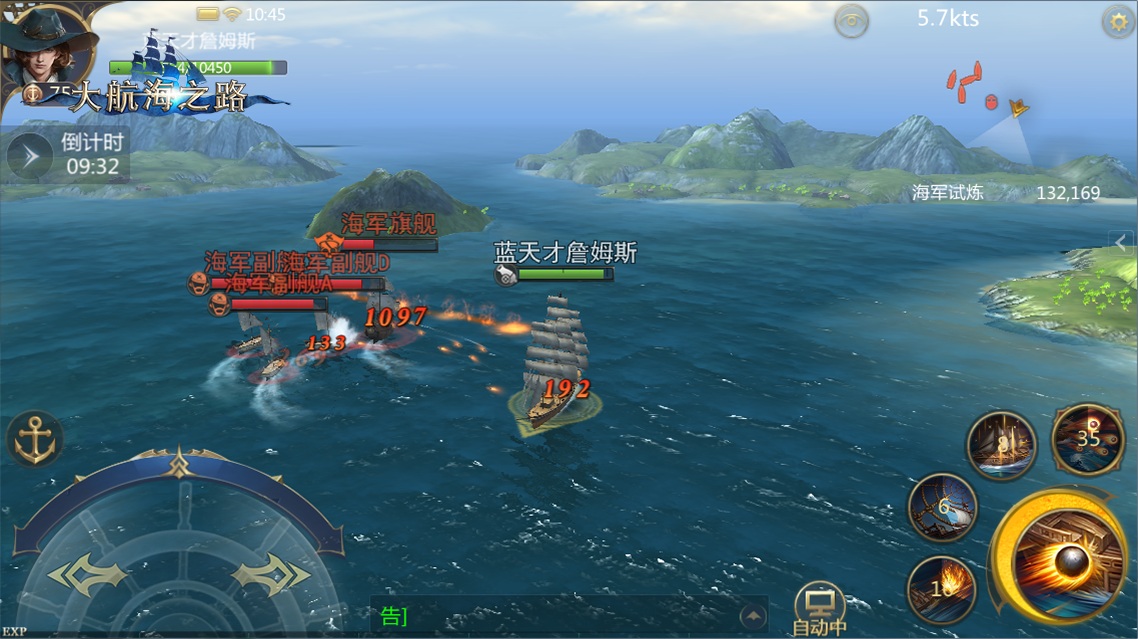Use the sailing ship skill
The image size is (1138, 639).
coord(1001,445)
